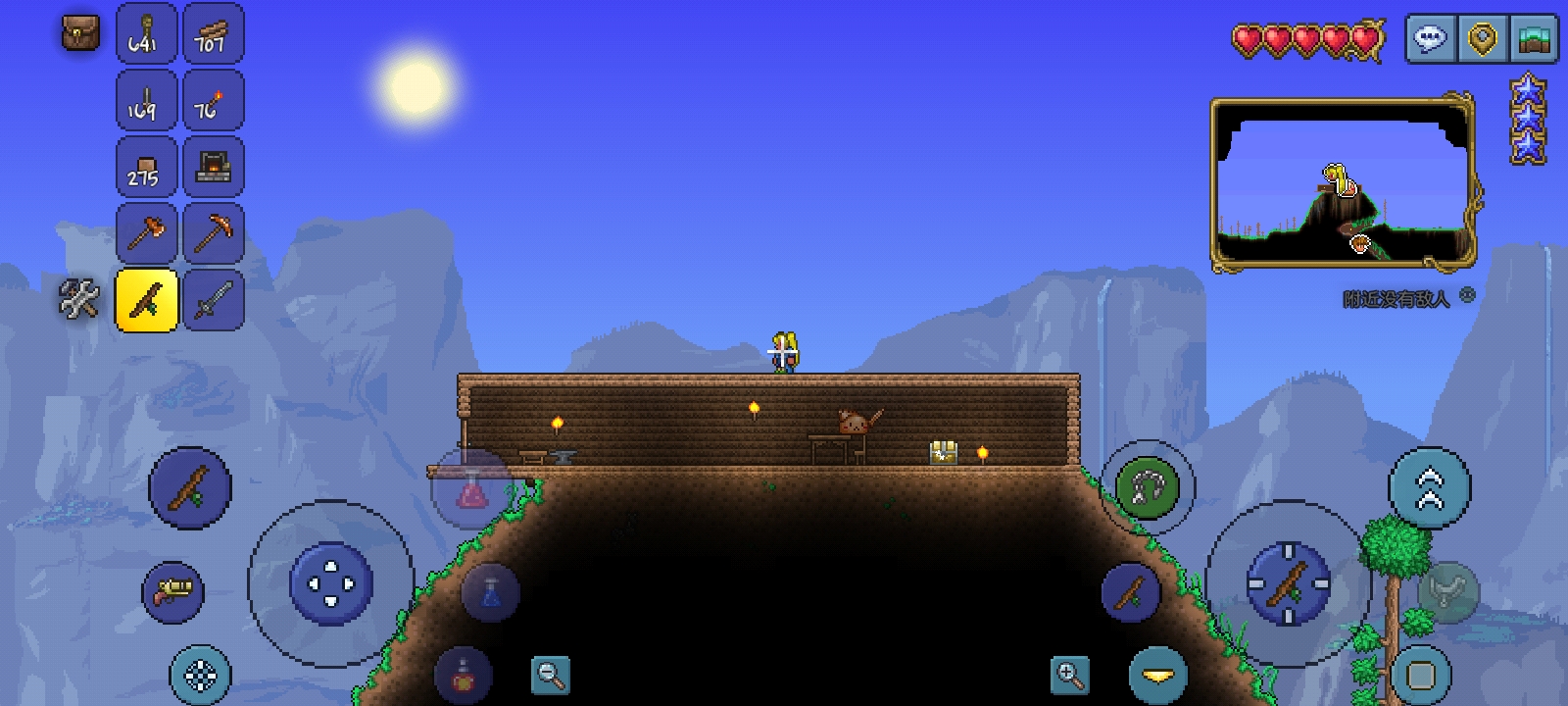The width and height of the screenshot is (1568, 706).
Task: Select the sword hotbar slot
Action: 213,300
